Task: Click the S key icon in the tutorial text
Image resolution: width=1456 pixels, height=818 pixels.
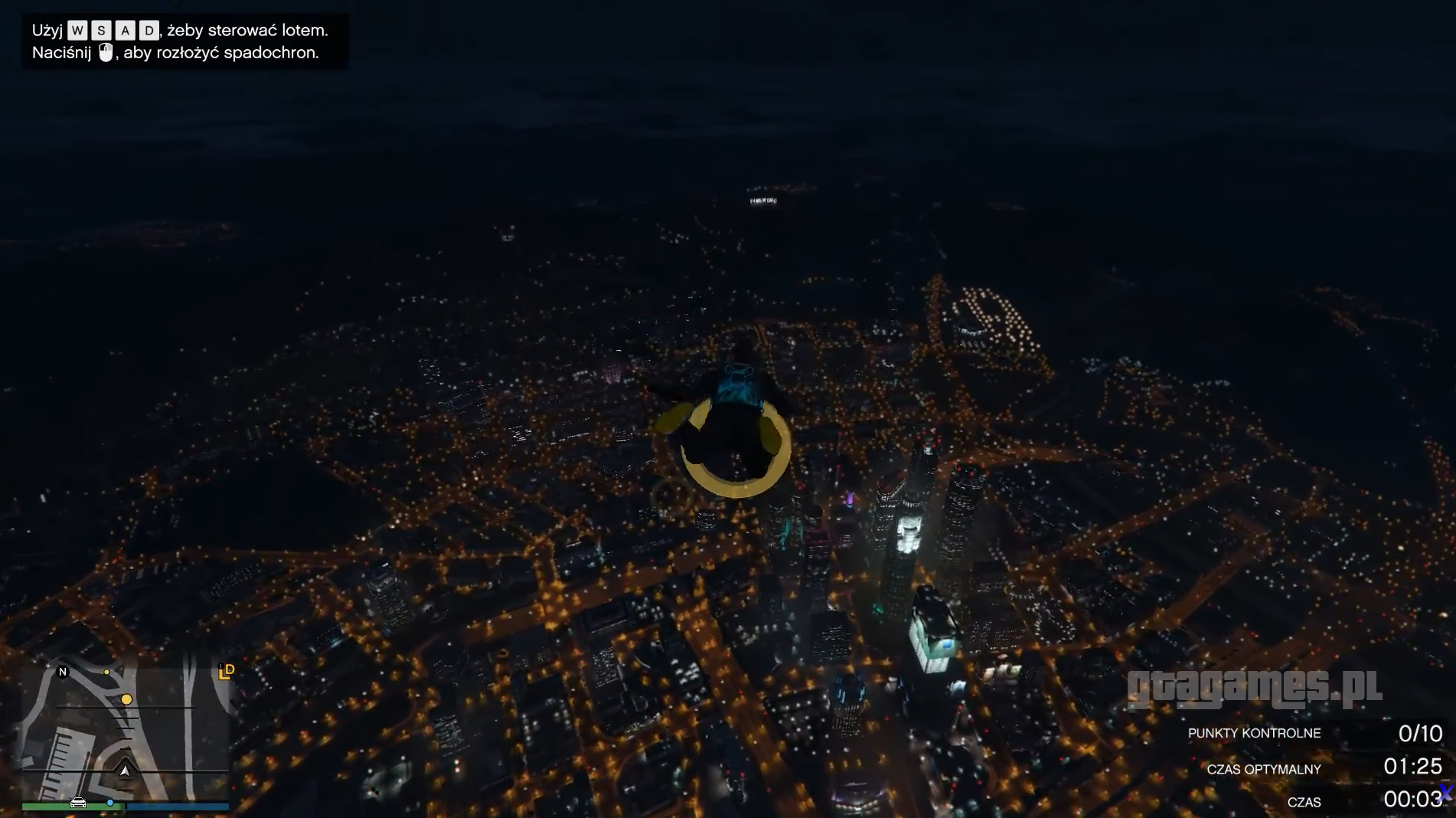Action: 102,31
